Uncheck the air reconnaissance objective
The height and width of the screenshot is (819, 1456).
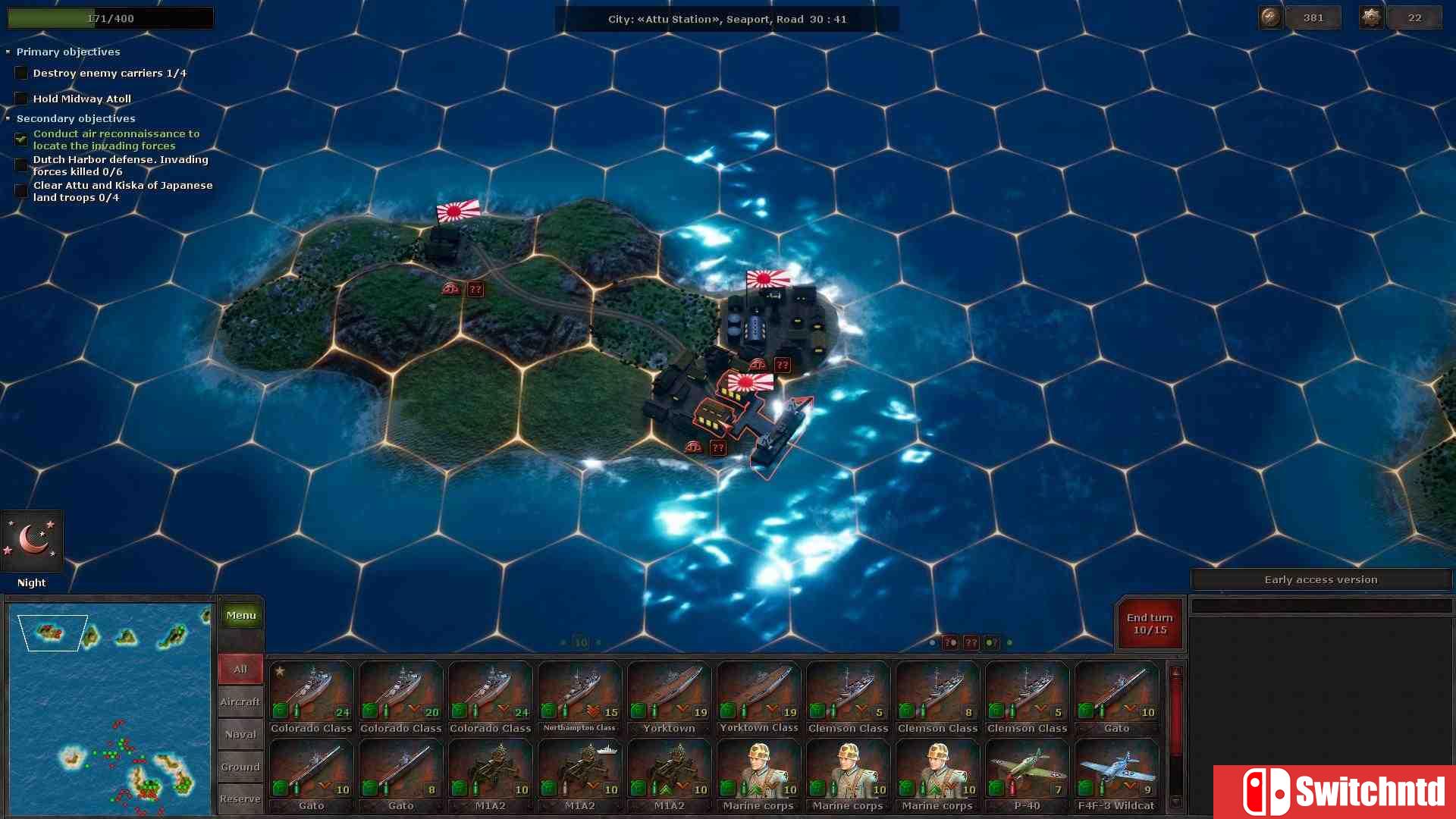(20, 139)
